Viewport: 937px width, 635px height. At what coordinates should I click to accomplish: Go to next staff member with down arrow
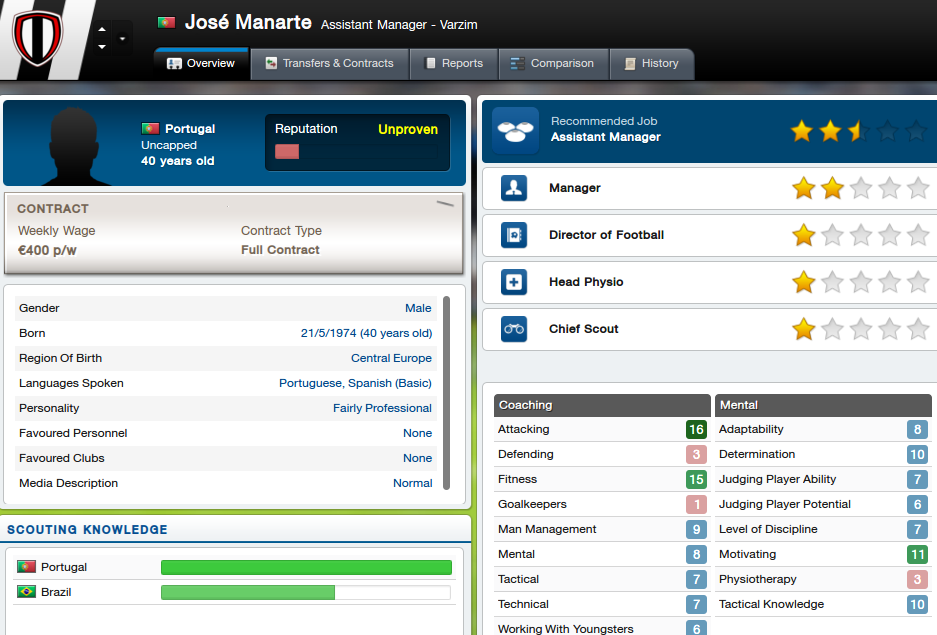click(101, 47)
